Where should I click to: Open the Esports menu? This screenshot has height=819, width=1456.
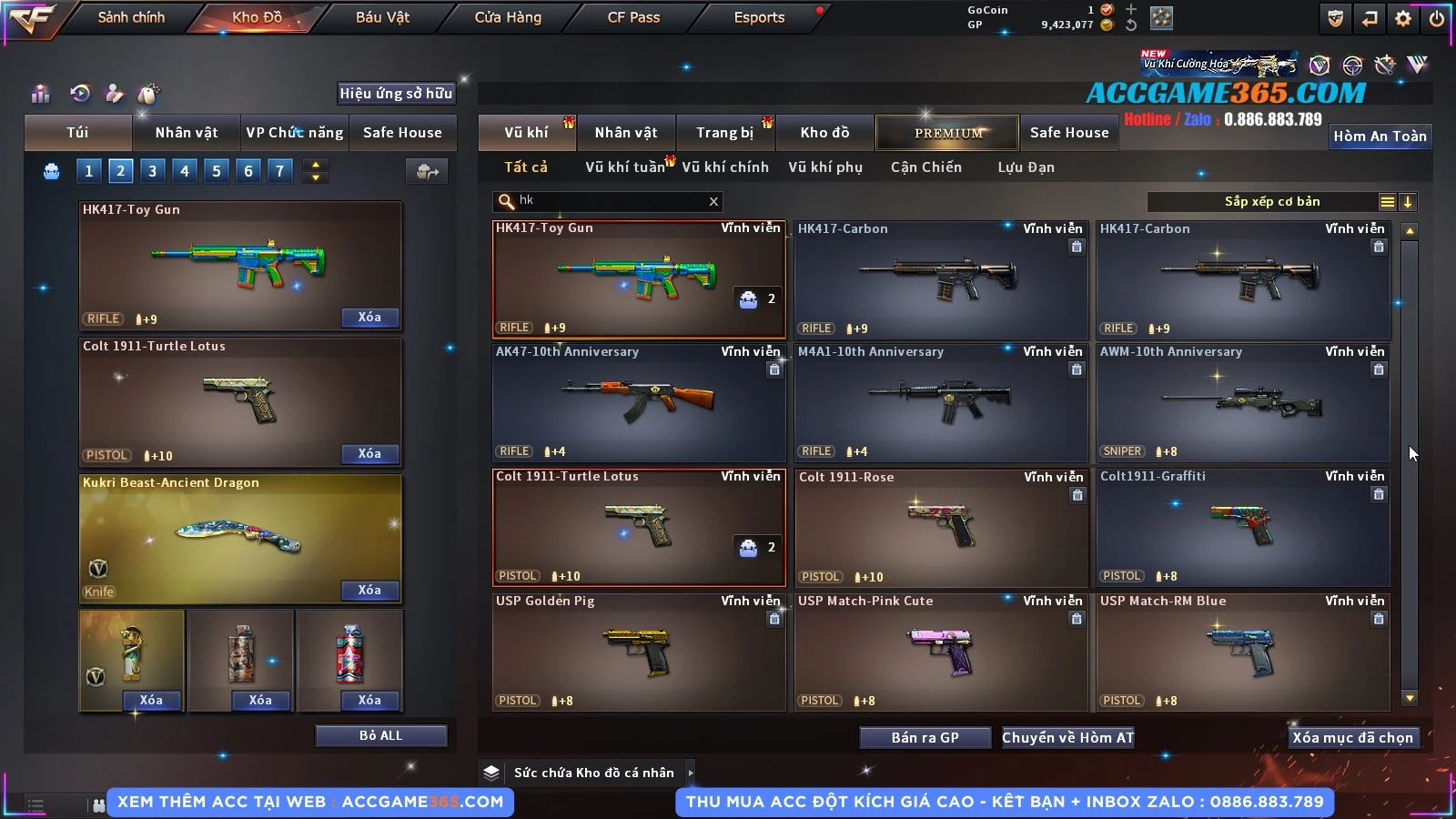click(x=759, y=17)
